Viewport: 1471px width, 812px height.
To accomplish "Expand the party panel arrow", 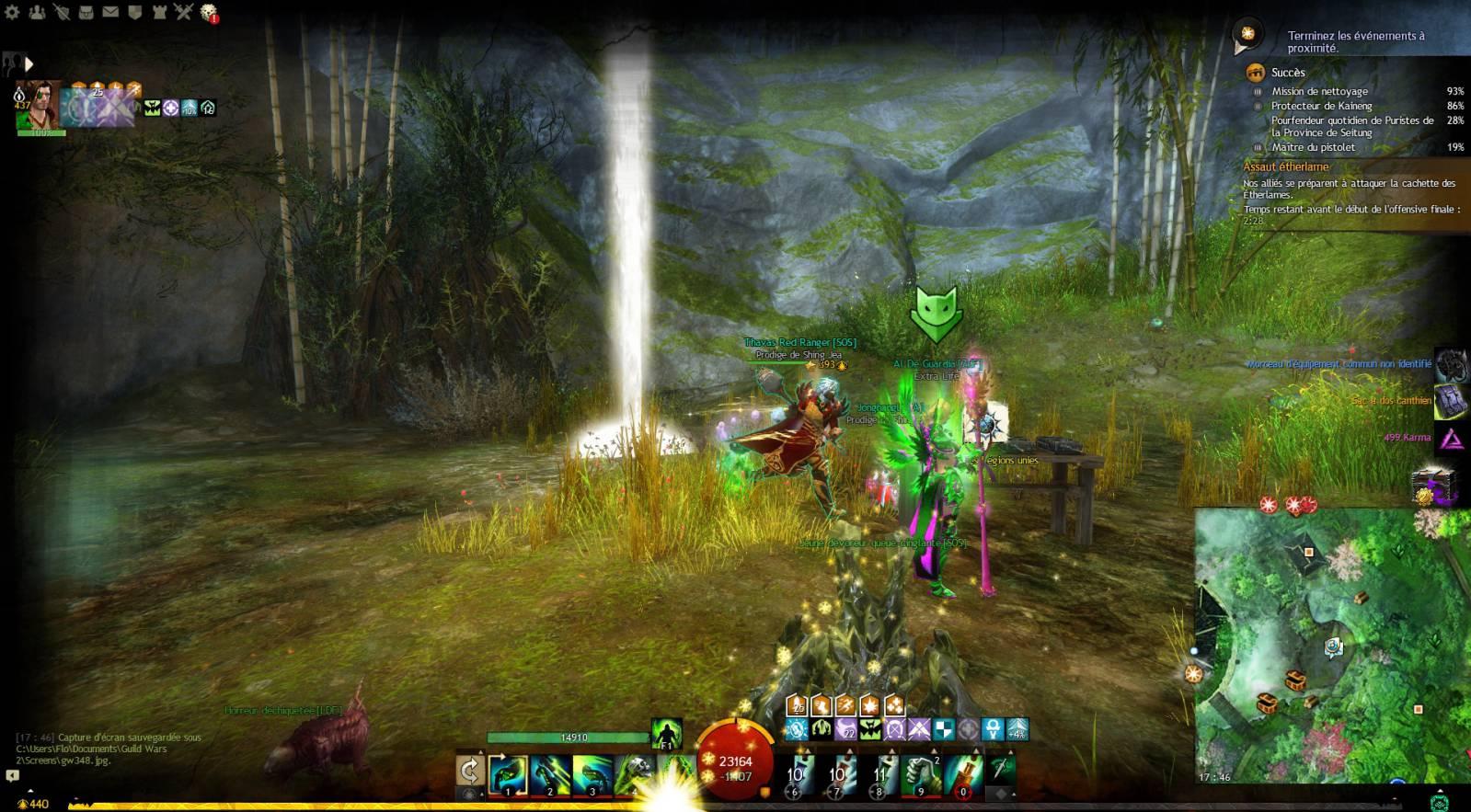I will coord(29,63).
